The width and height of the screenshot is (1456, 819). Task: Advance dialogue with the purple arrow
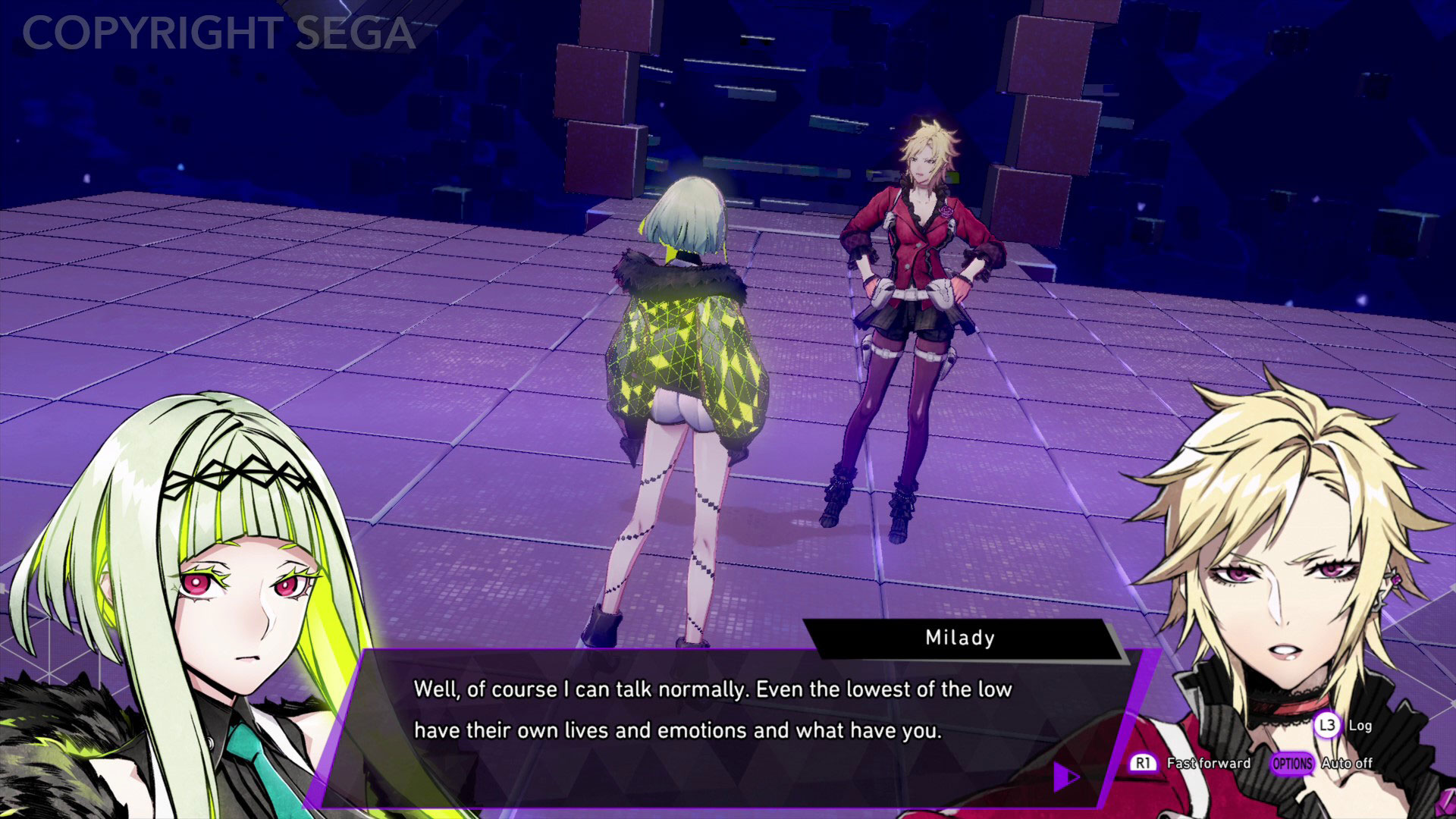[x=1065, y=776]
